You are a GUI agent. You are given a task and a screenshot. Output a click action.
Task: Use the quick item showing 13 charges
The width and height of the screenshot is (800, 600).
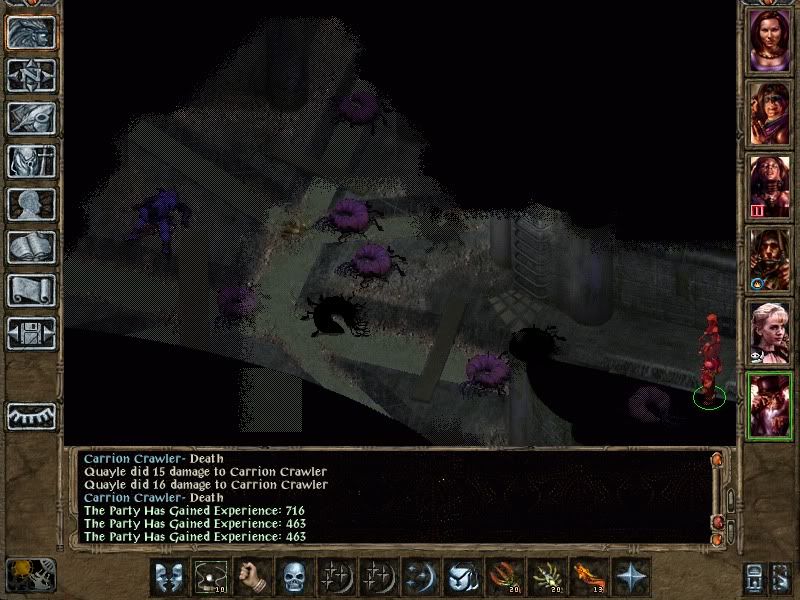[x=589, y=577]
